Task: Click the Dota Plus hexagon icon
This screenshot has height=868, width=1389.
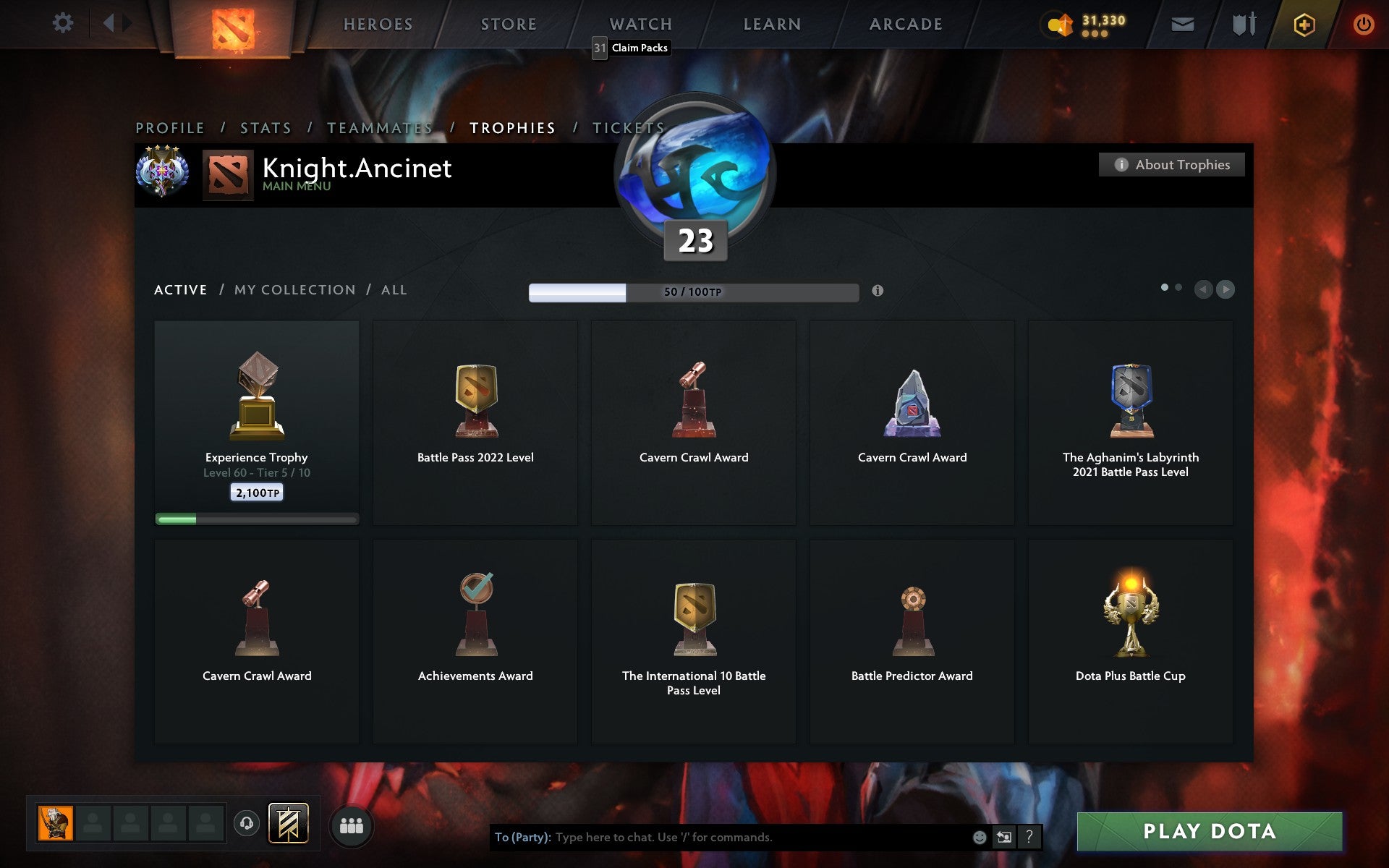Action: [x=1302, y=23]
